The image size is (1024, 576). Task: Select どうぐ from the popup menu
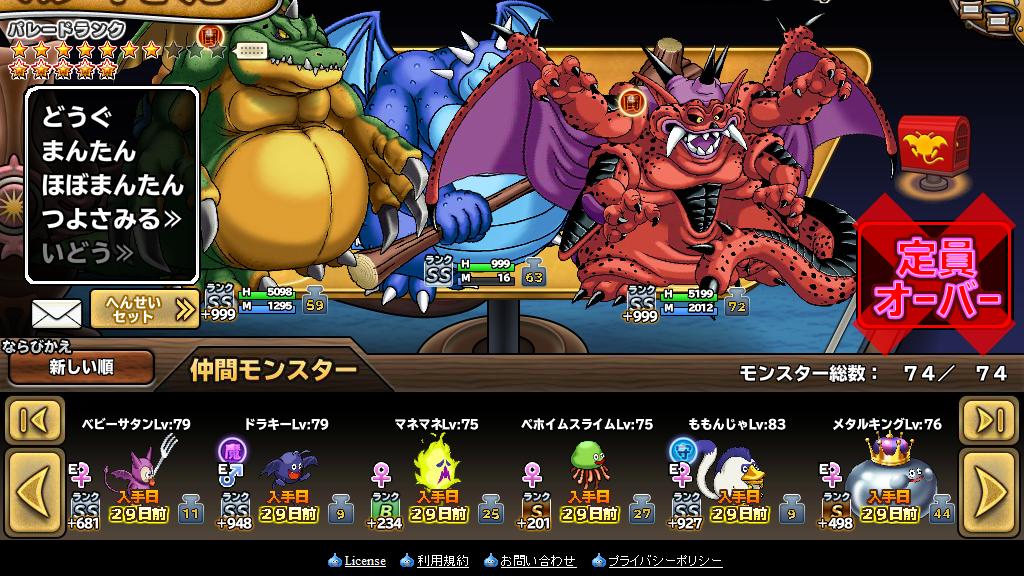tap(77, 117)
